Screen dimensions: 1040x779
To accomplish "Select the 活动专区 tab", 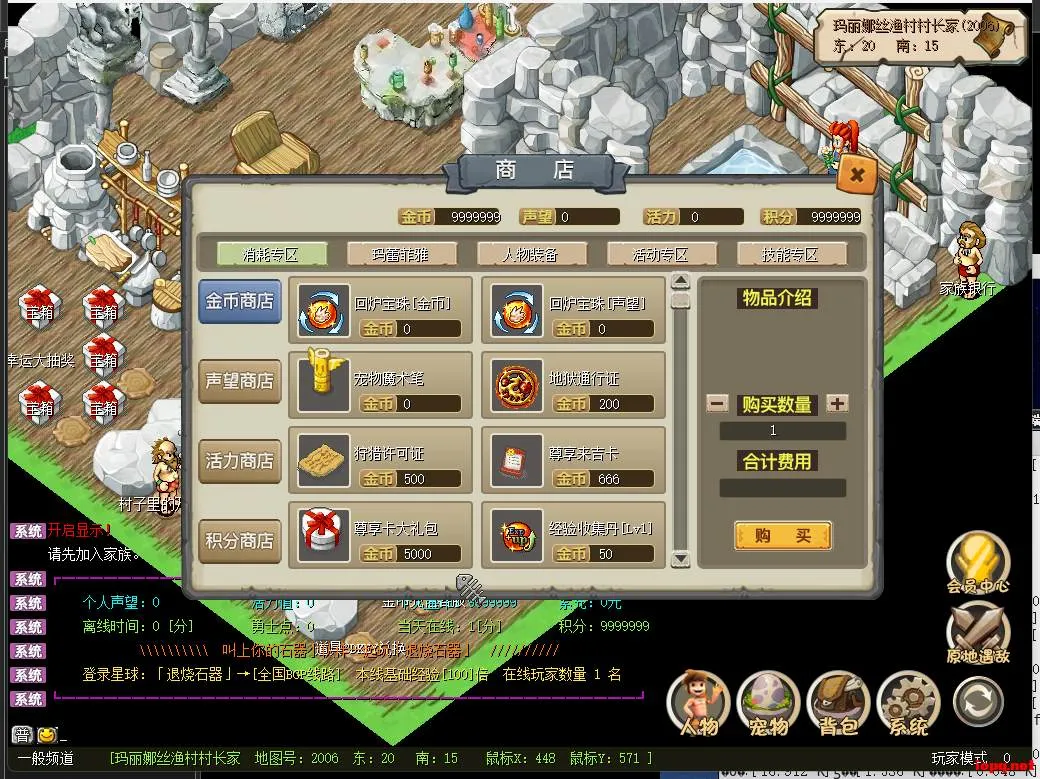I will 661,254.
